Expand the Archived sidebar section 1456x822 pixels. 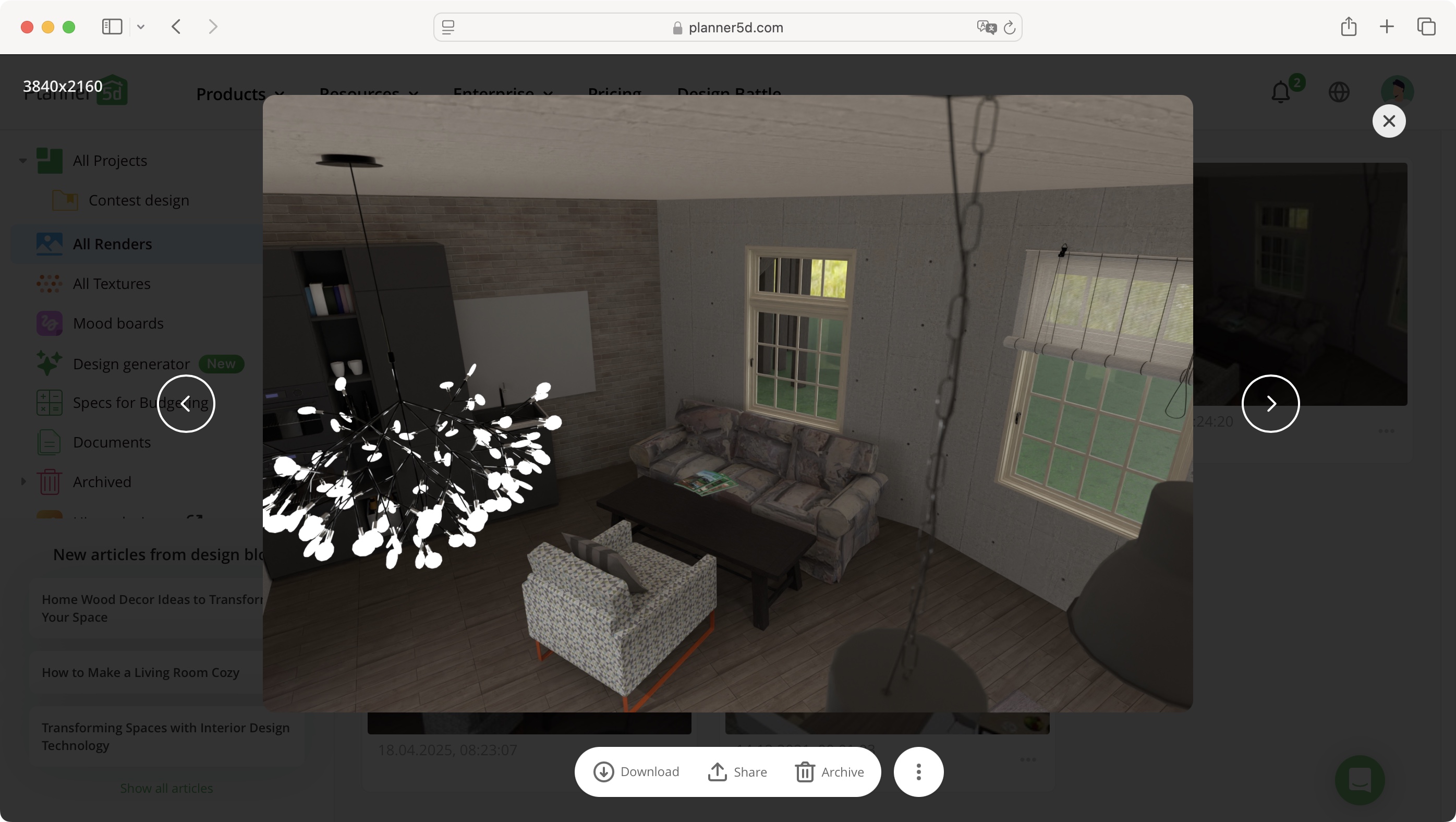tap(23, 481)
